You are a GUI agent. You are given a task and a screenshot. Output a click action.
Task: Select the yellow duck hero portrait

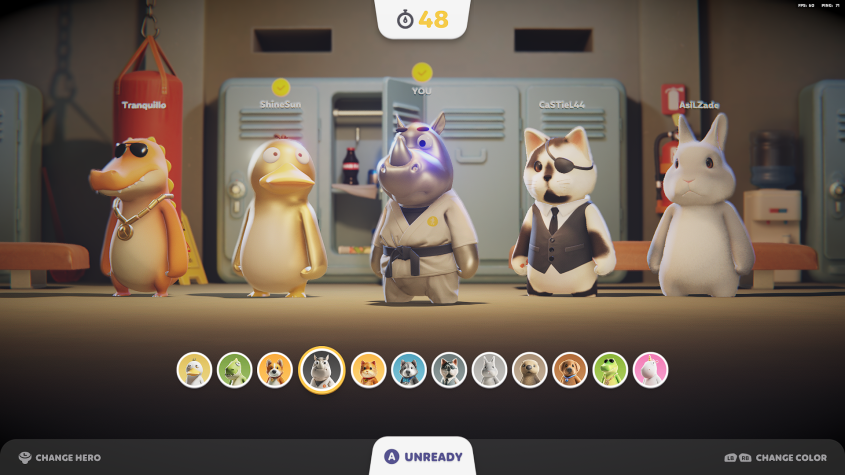194,370
